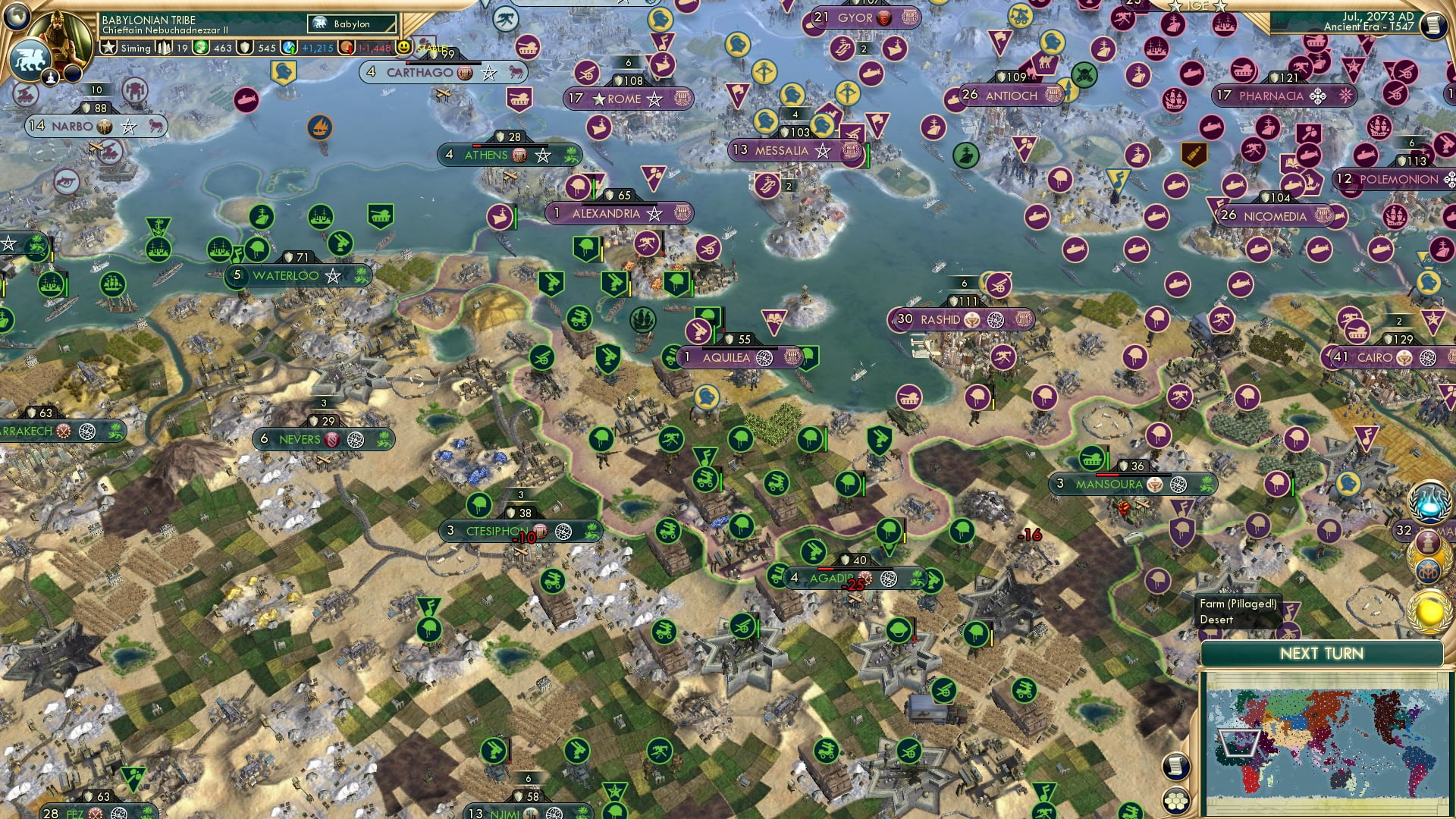Open the science beaker notification on right edge
This screenshot has width=1456, height=819.
coord(1431,501)
